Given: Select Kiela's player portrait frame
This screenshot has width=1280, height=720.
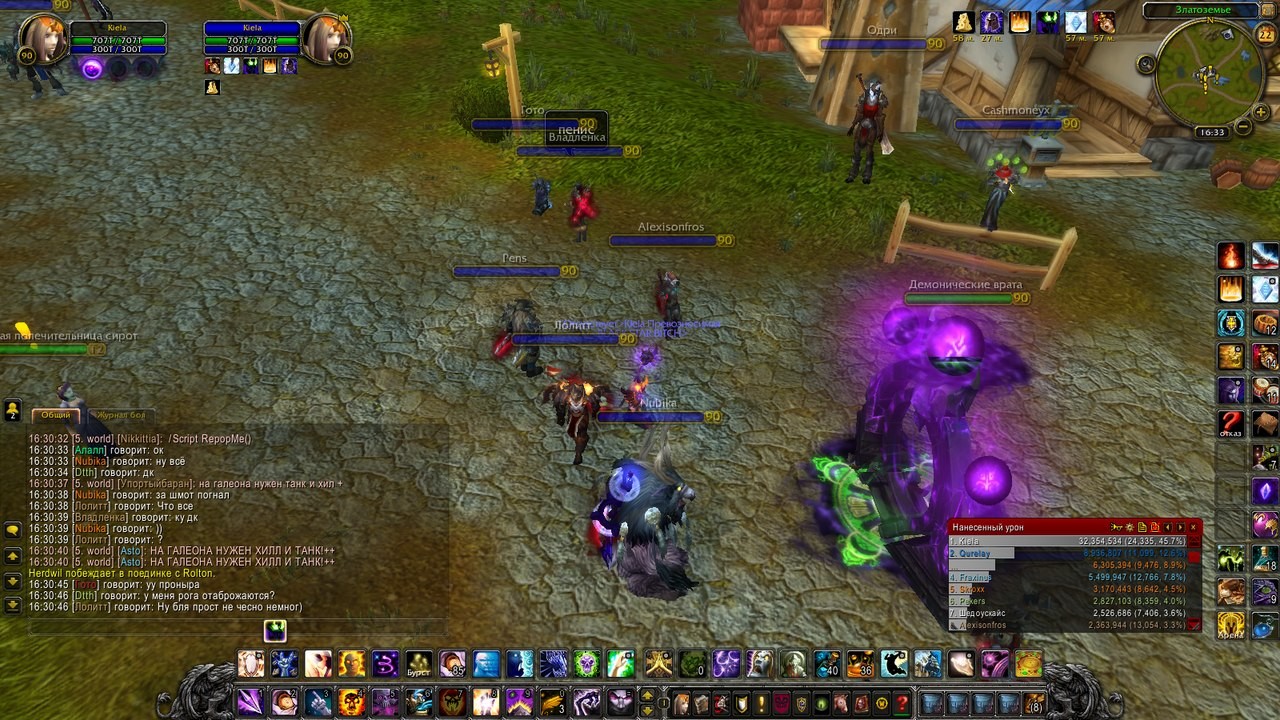Looking at the screenshot, I should [43, 41].
